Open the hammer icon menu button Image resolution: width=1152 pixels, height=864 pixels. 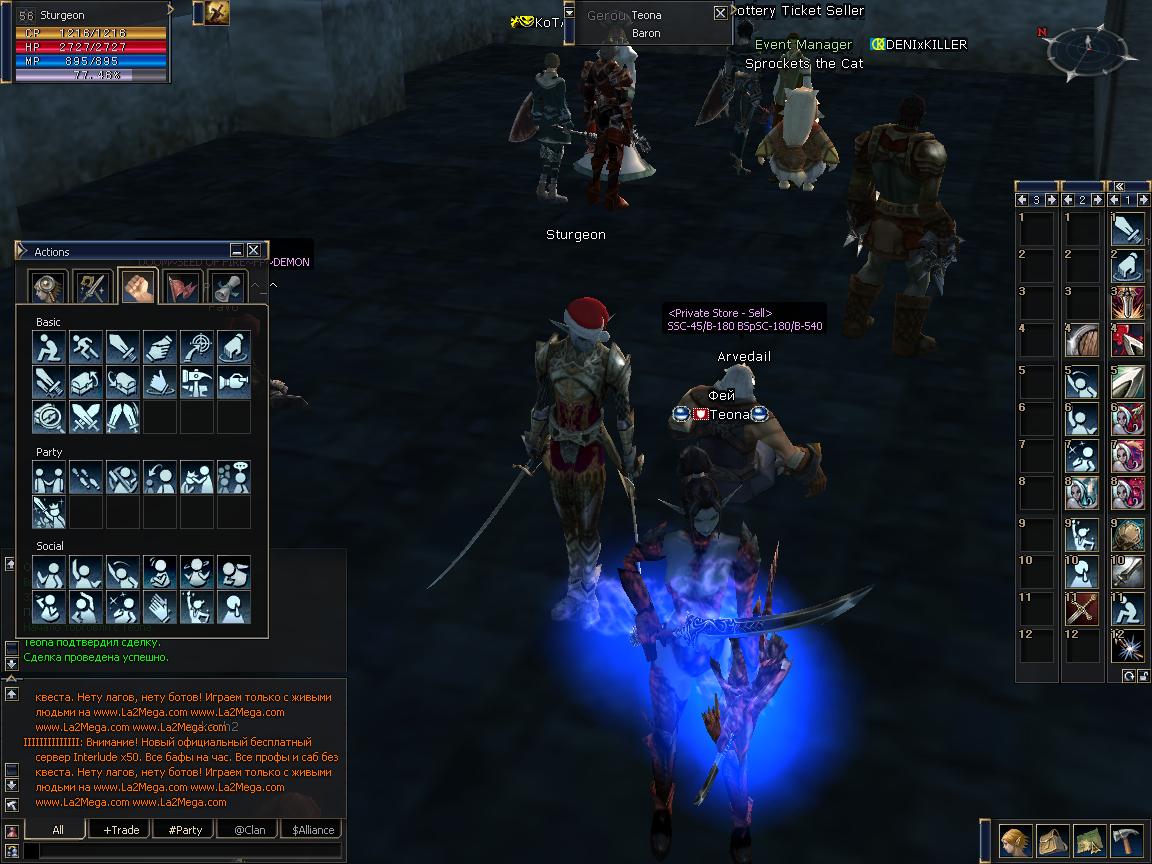coord(1130,839)
